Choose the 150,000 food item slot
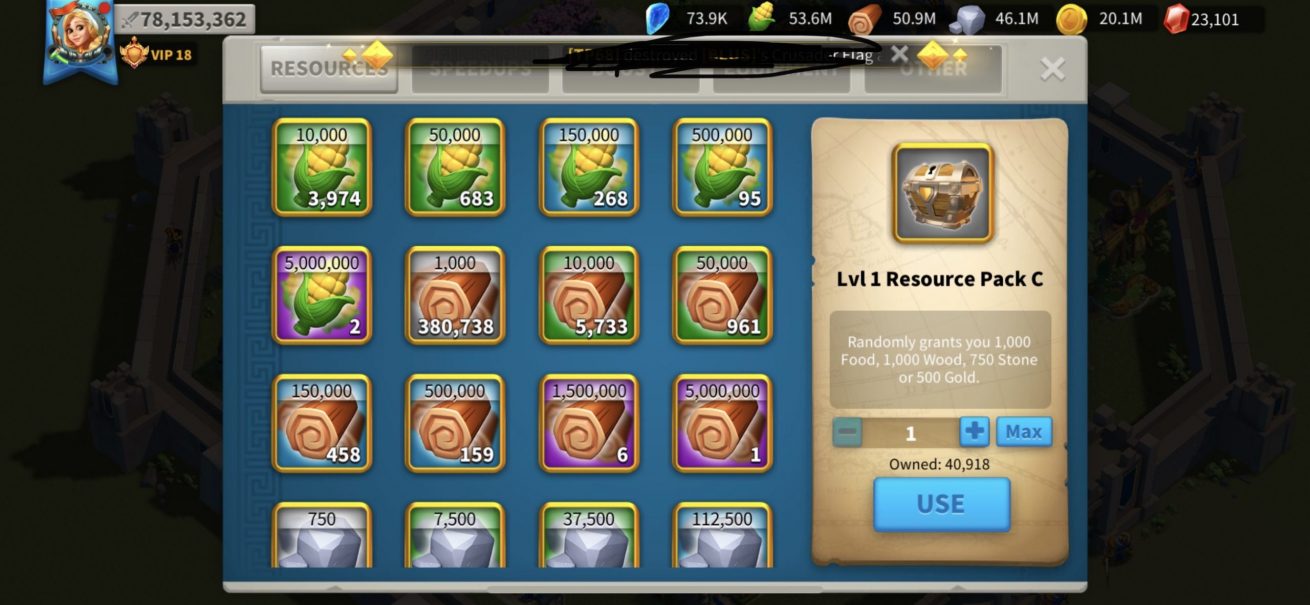Viewport: 1310px width, 605px height. point(589,167)
